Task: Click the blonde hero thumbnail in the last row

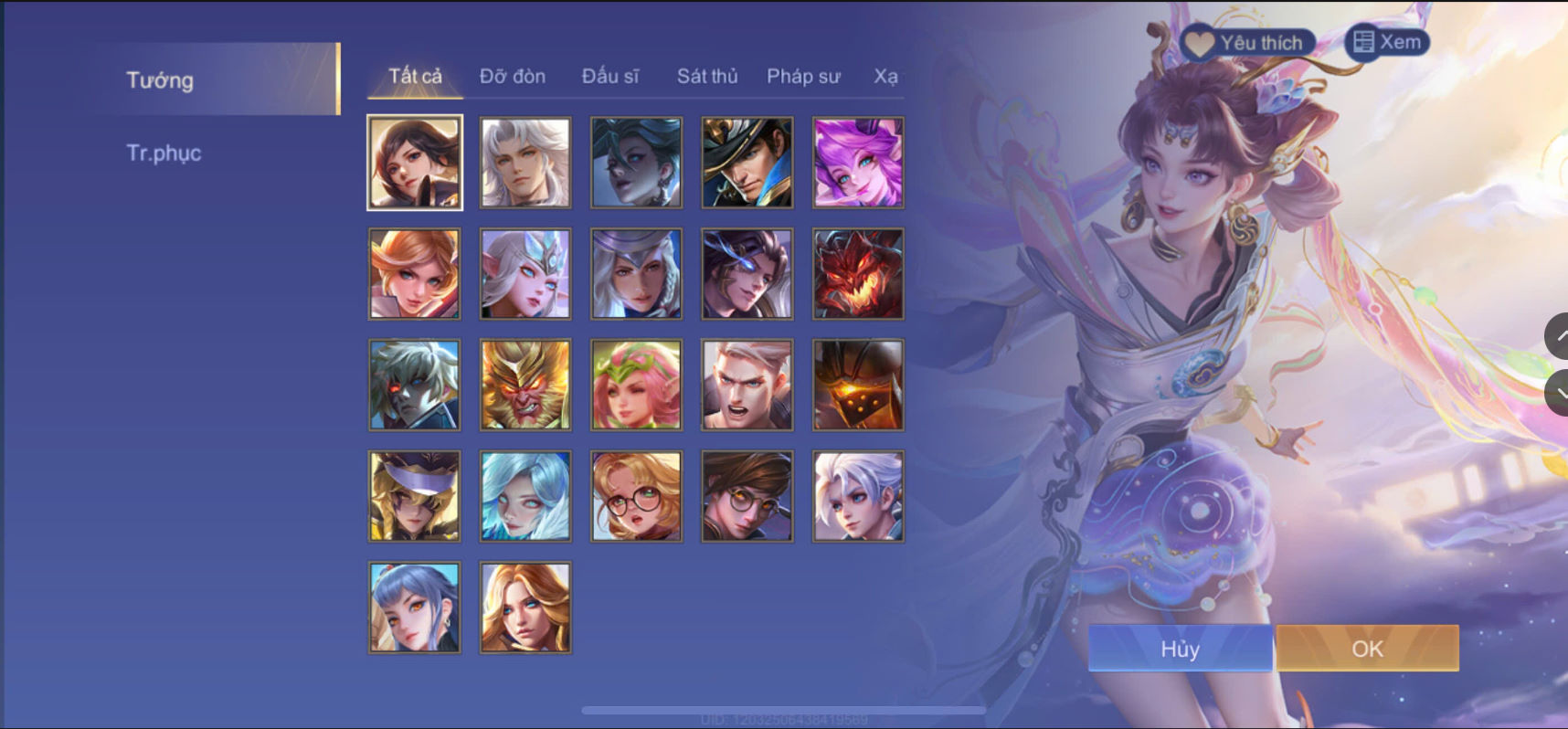Action: [524, 607]
